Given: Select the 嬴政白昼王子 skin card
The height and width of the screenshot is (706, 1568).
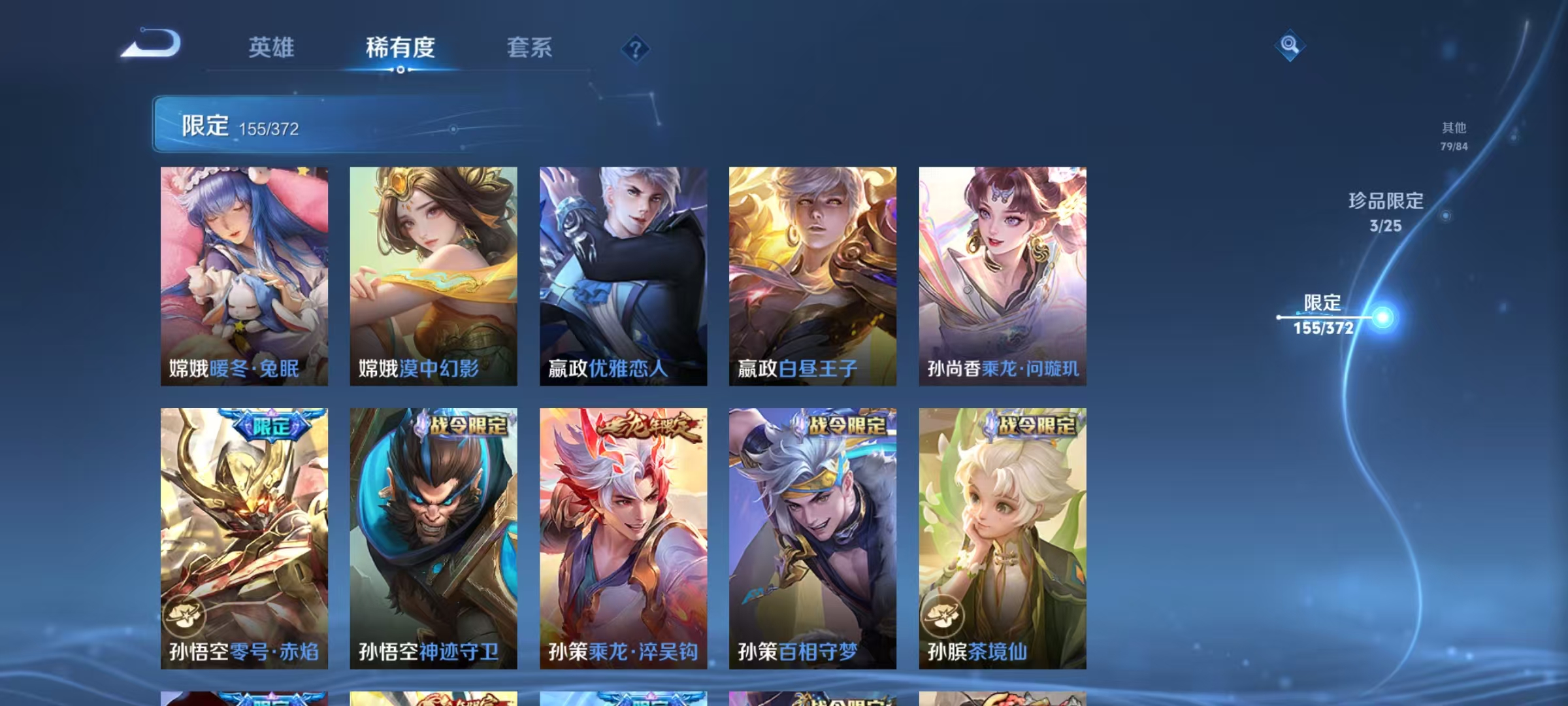Looking at the screenshot, I should click(x=809, y=275).
